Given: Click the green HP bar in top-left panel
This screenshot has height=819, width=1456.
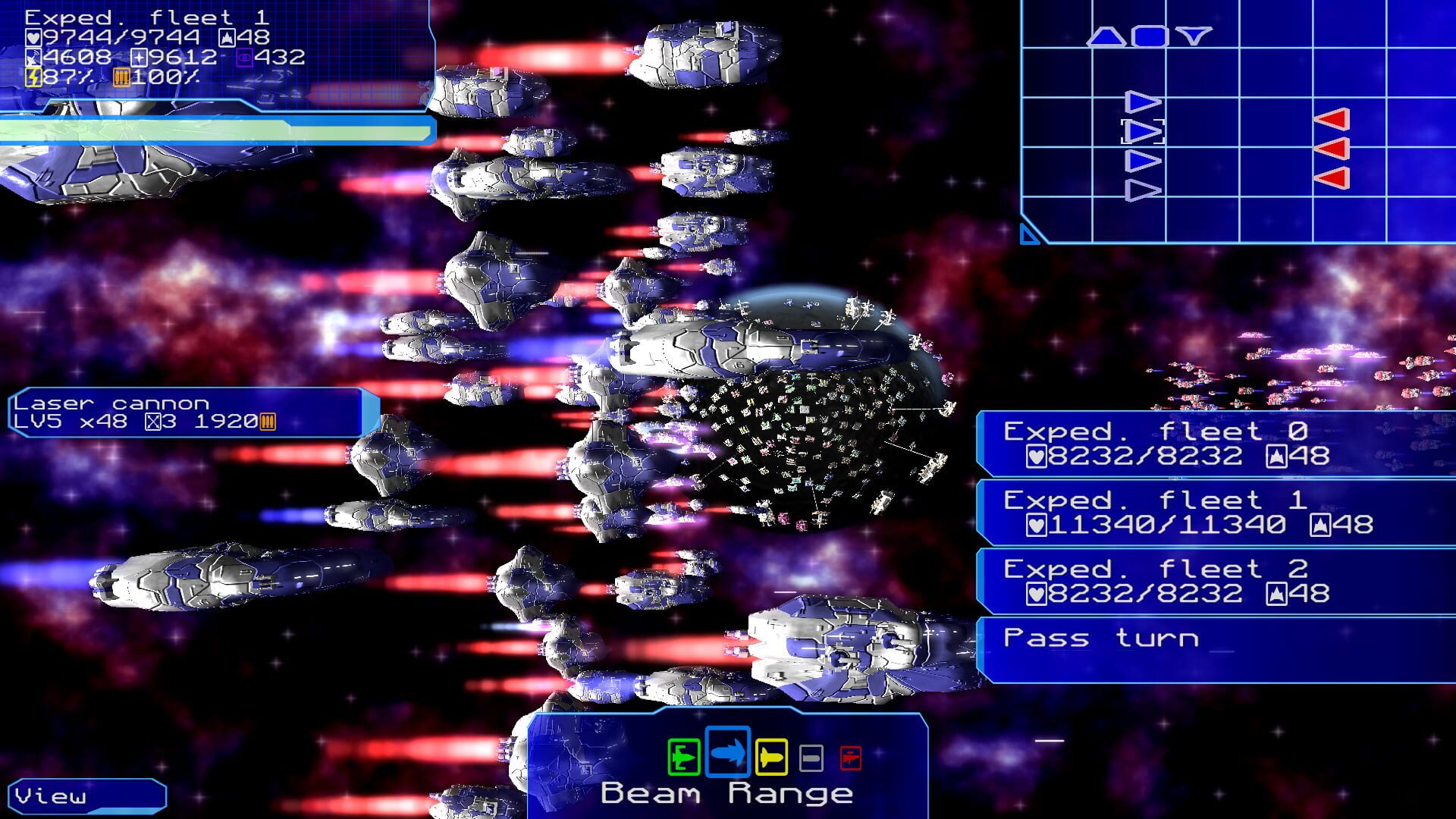Looking at the screenshot, I should pos(212,130).
